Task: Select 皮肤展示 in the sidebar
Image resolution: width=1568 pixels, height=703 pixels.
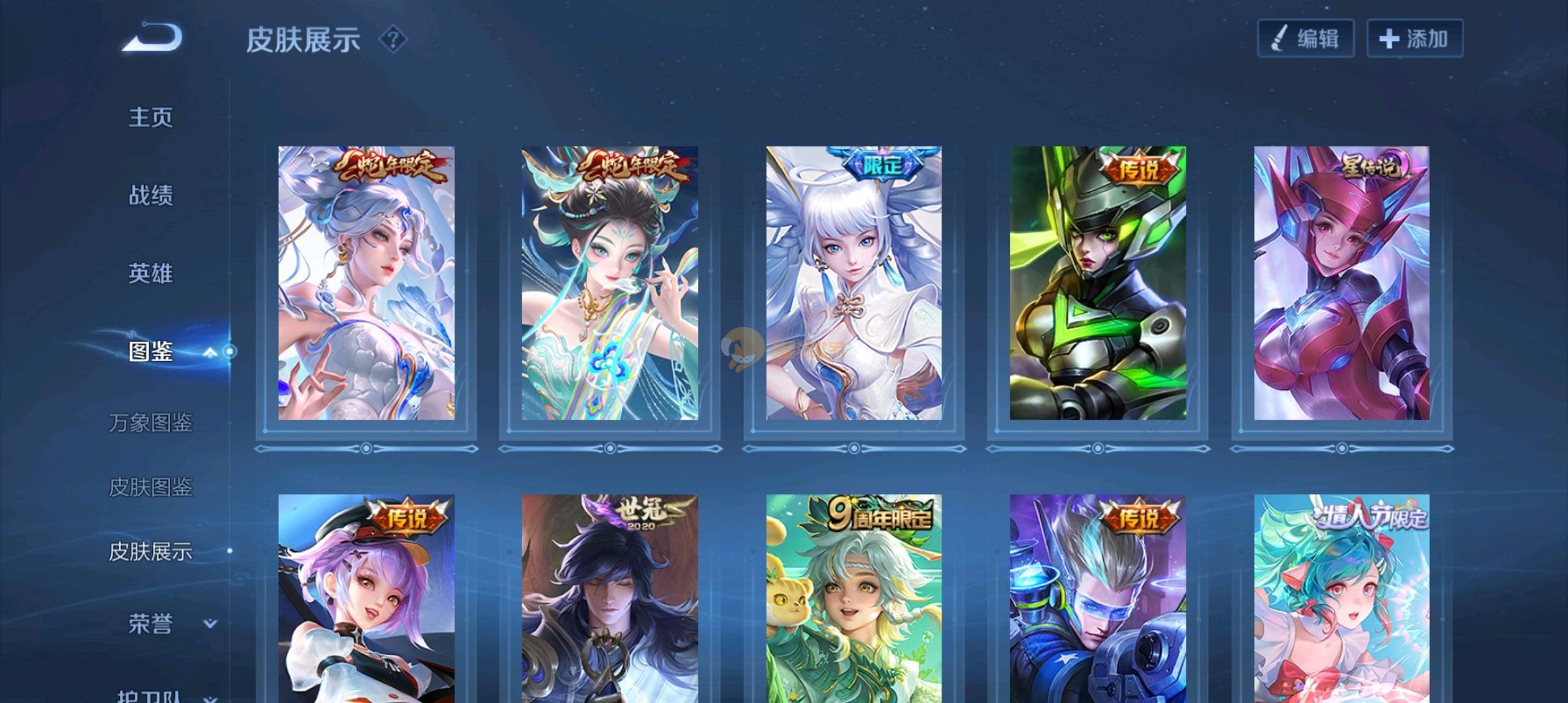Action: [x=150, y=551]
